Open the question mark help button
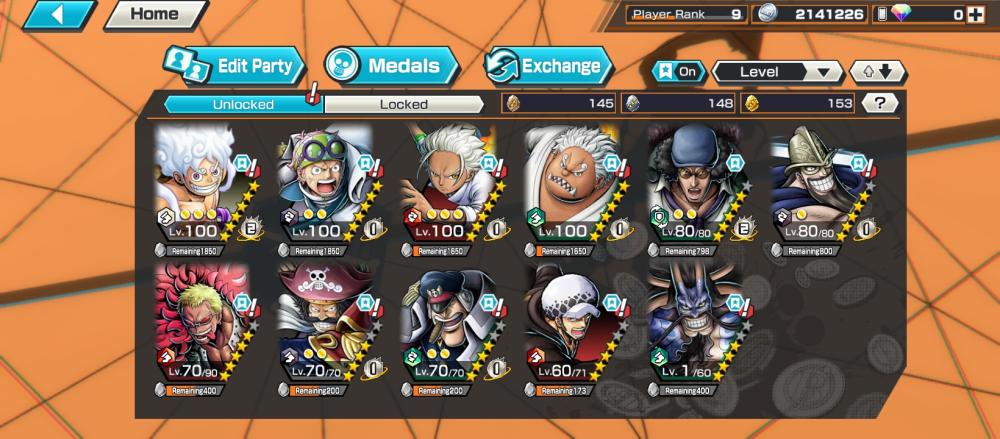The image size is (1000, 439). click(879, 103)
